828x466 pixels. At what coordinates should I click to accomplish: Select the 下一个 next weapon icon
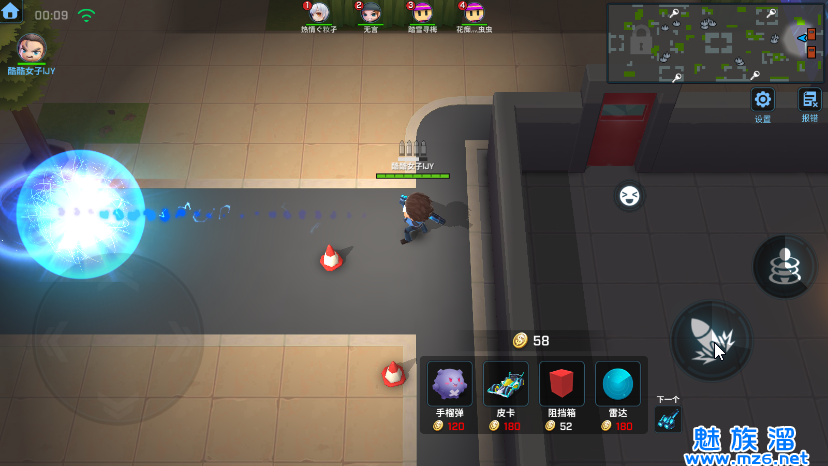coord(668,419)
